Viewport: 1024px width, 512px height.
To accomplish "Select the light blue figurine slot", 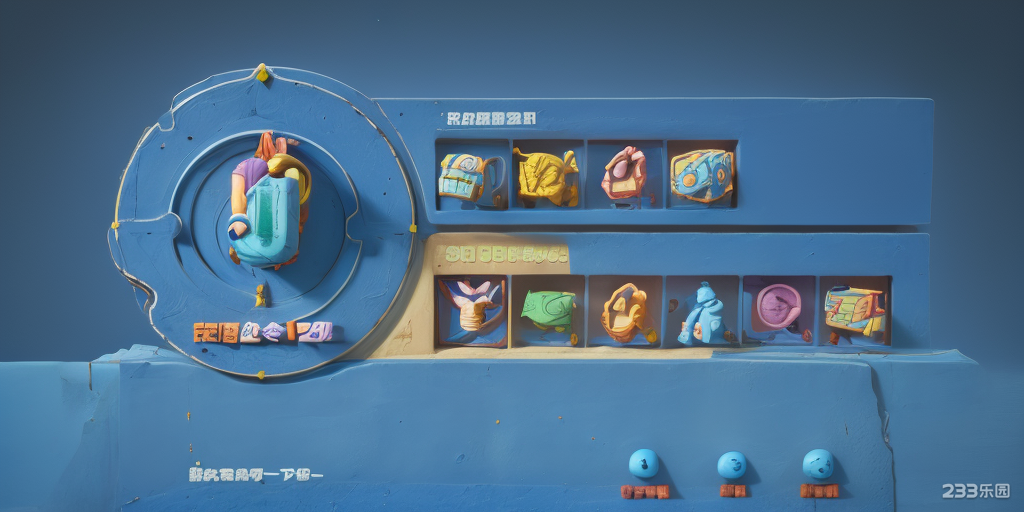I will 702,312.
